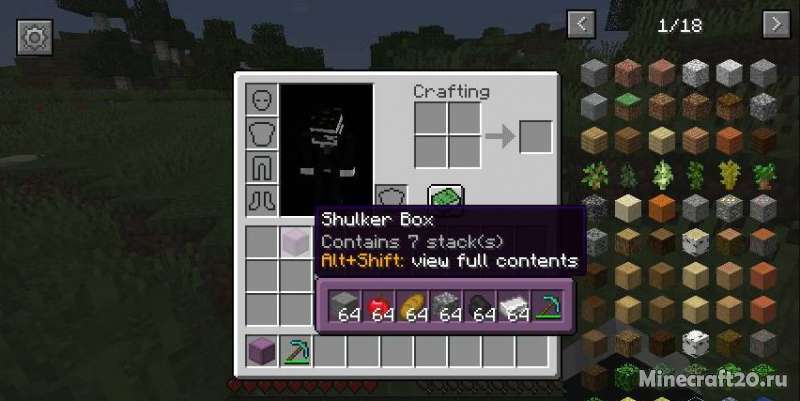The width and height of the screenshot is (800, 401).
Task: Select the empty leggings armor slot
Action: 262,166
